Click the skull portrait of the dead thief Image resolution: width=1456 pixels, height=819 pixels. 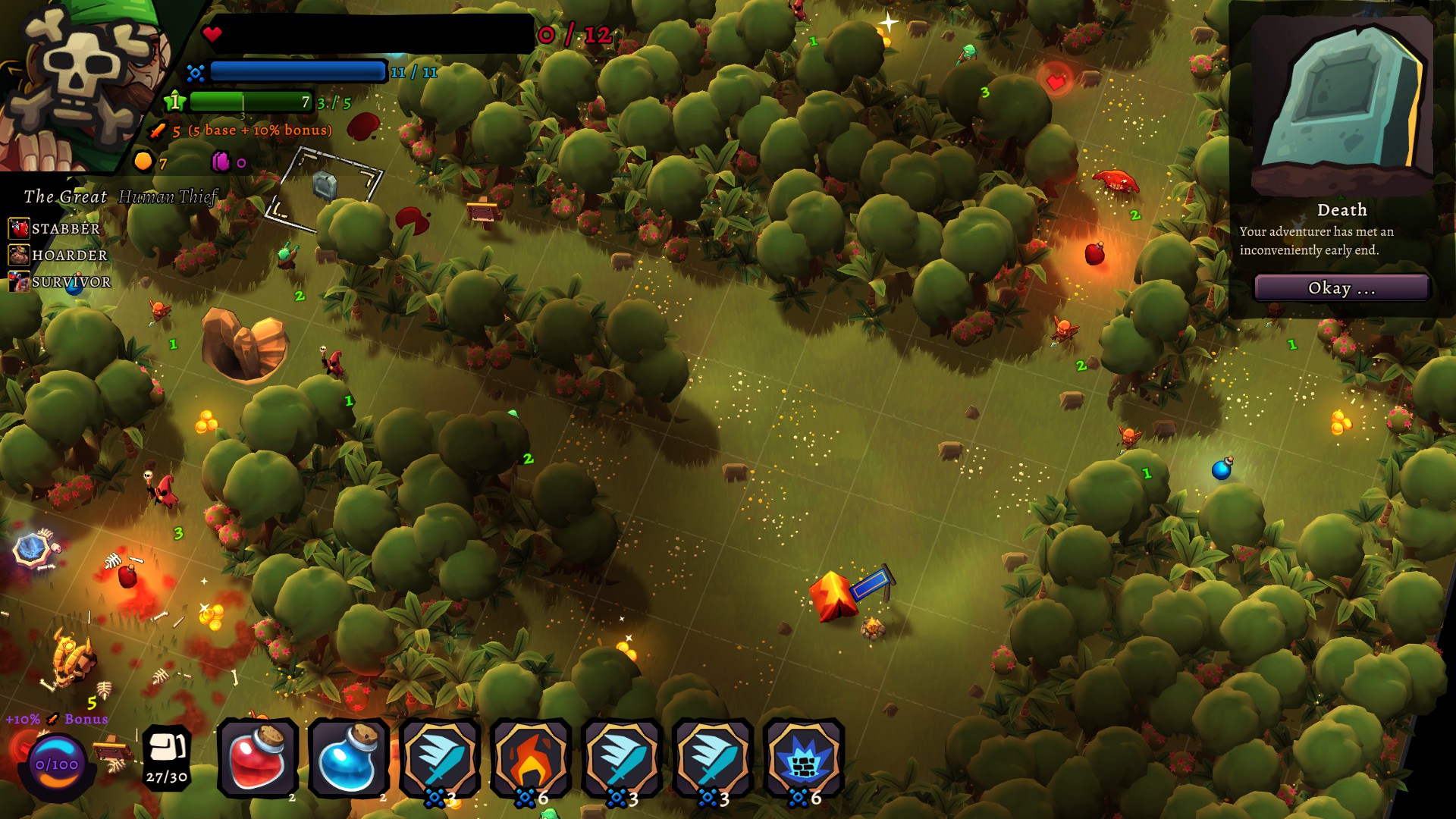click(76, 76)
